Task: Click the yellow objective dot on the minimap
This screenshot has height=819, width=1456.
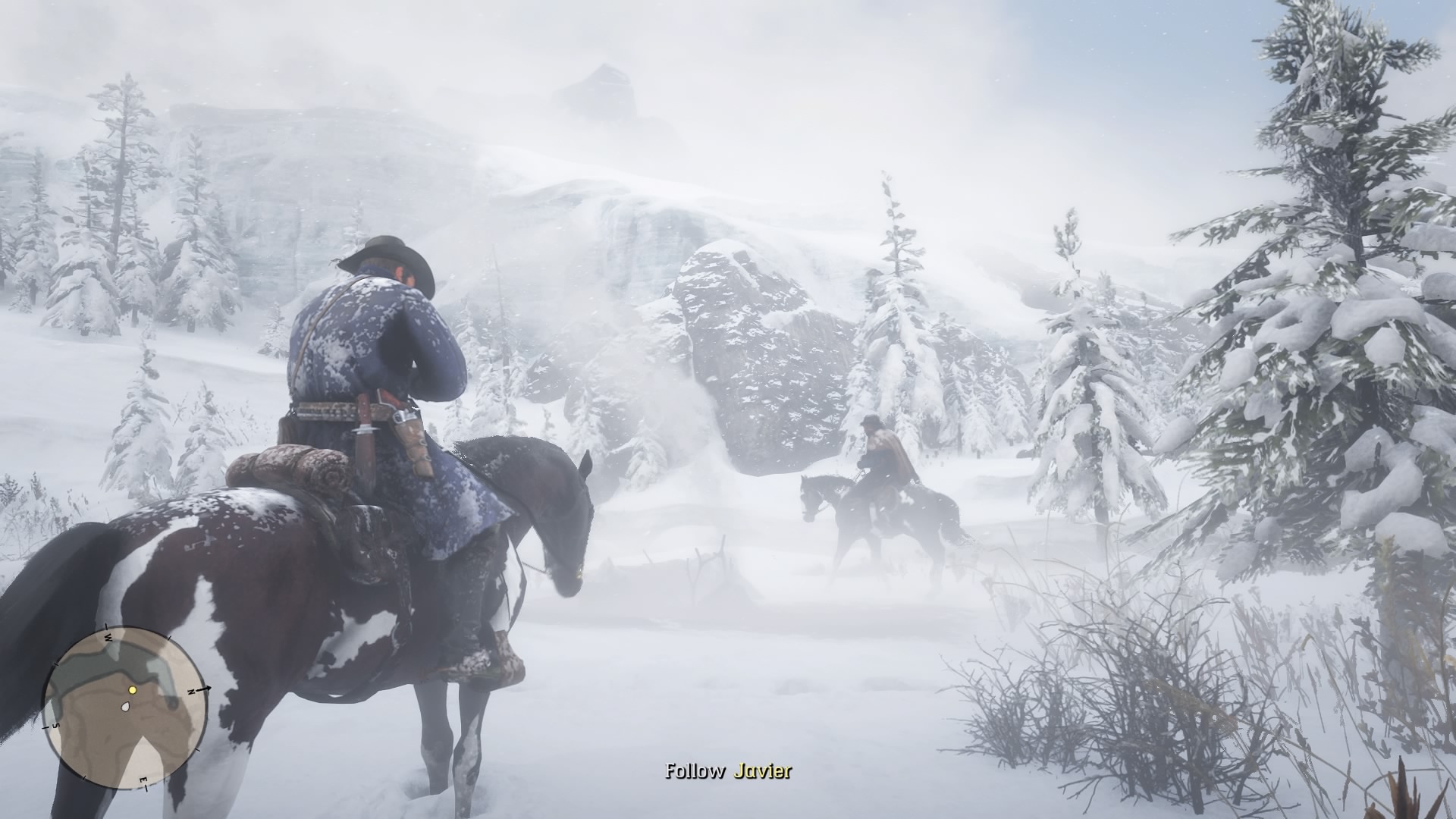Action: tap(133, 690)
